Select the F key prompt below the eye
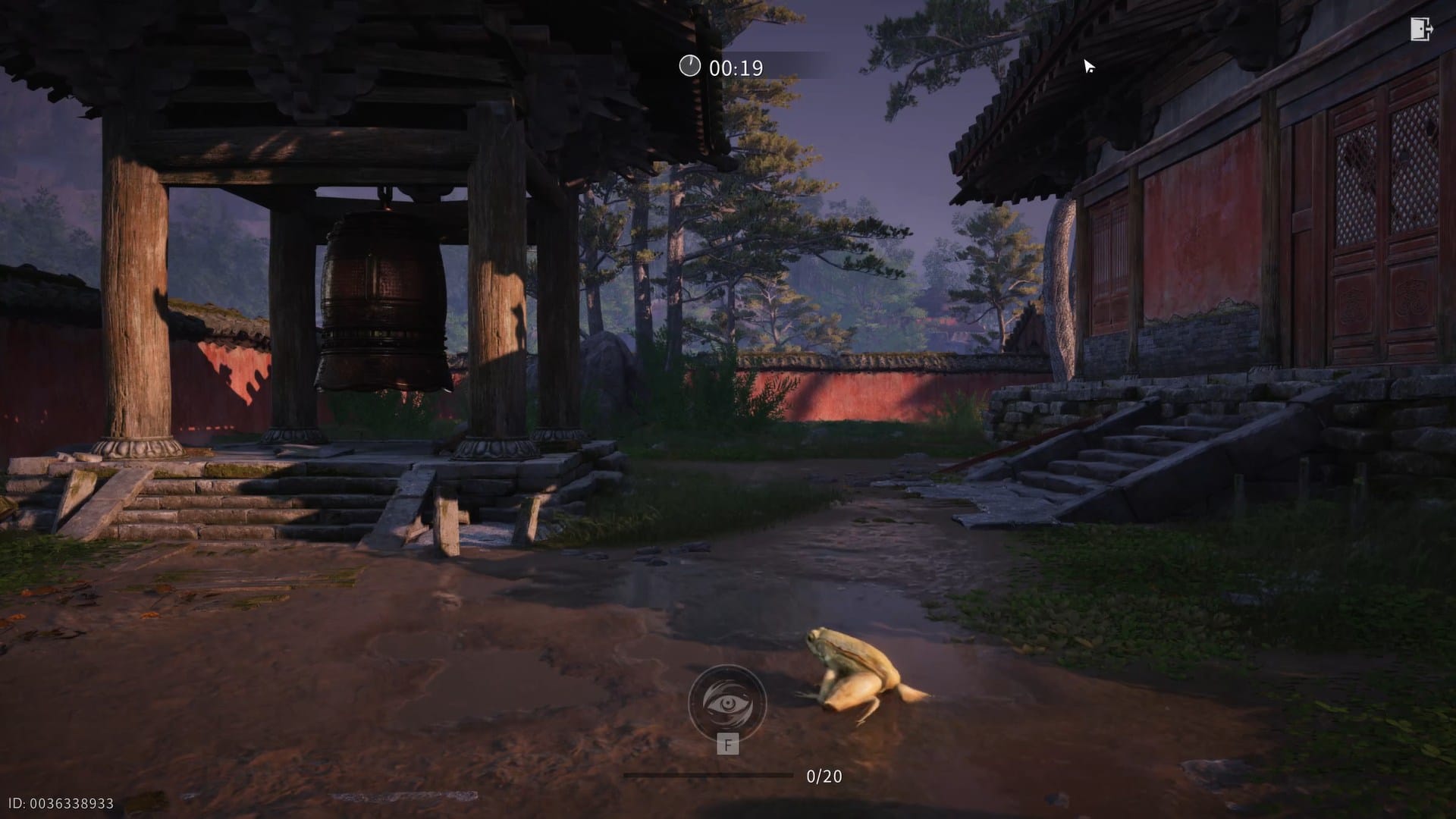1456x819 pixels. click(x=727, y=745)
